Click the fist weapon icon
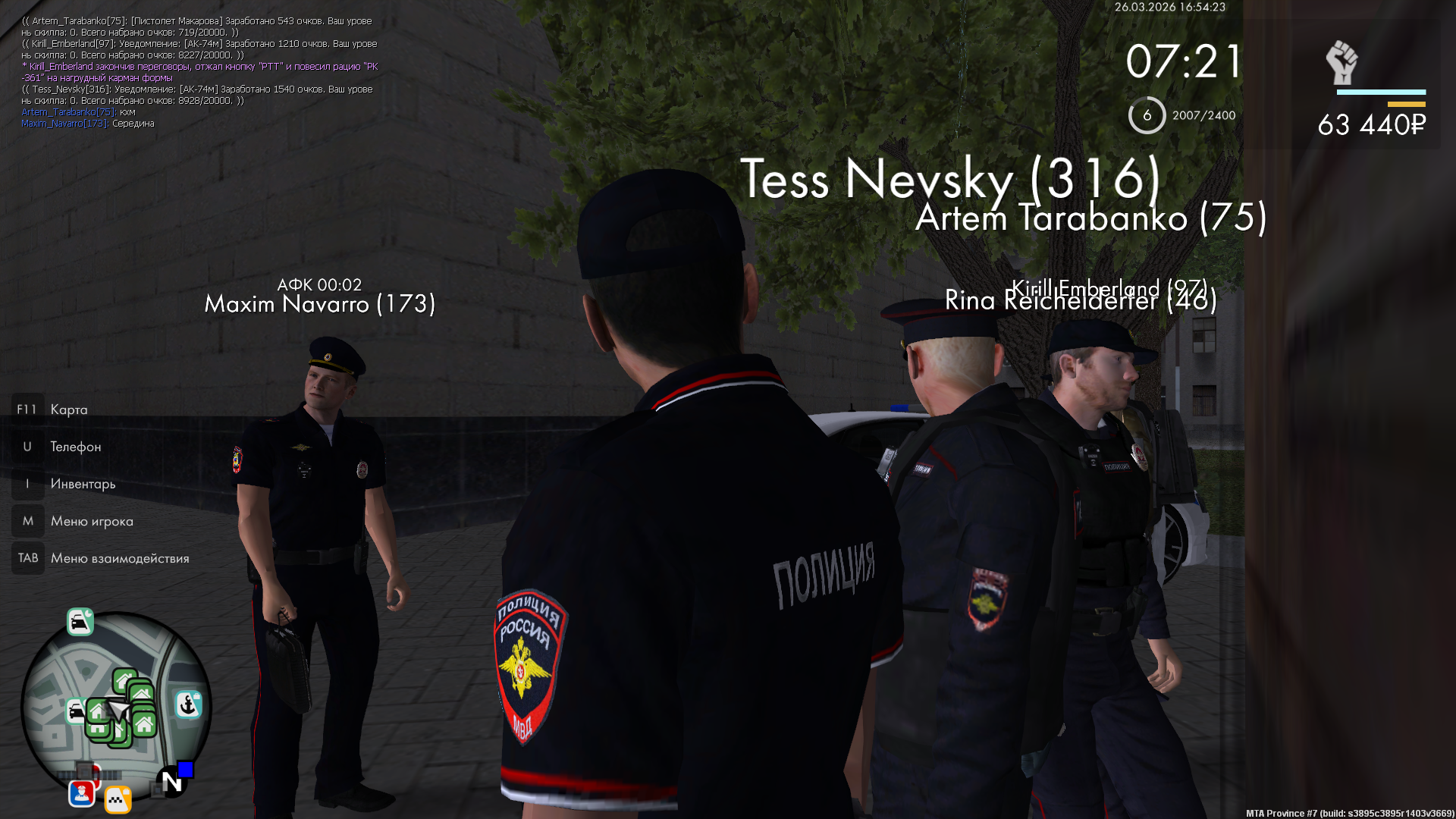Viewport: 1456px width, 819px height. (1341, 62)
